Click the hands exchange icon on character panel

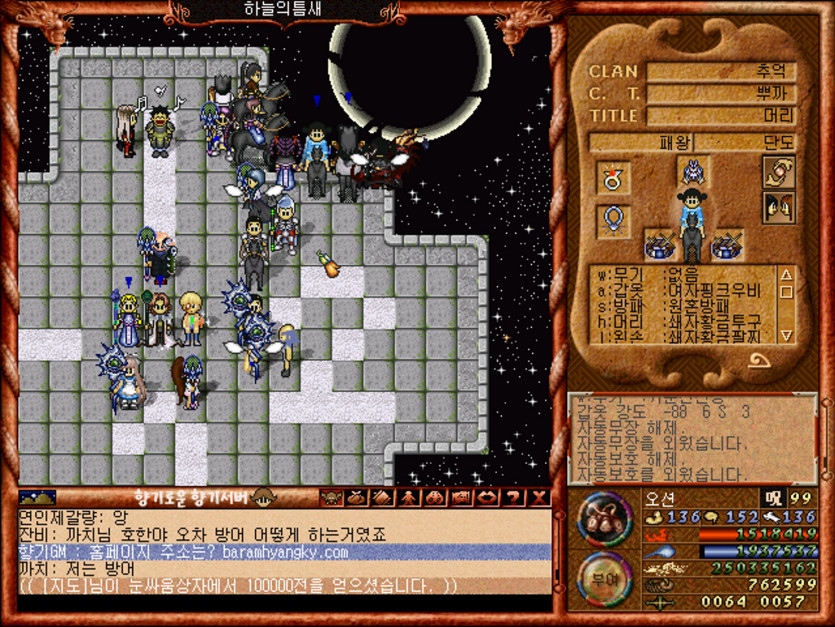[x=779, y=172]
